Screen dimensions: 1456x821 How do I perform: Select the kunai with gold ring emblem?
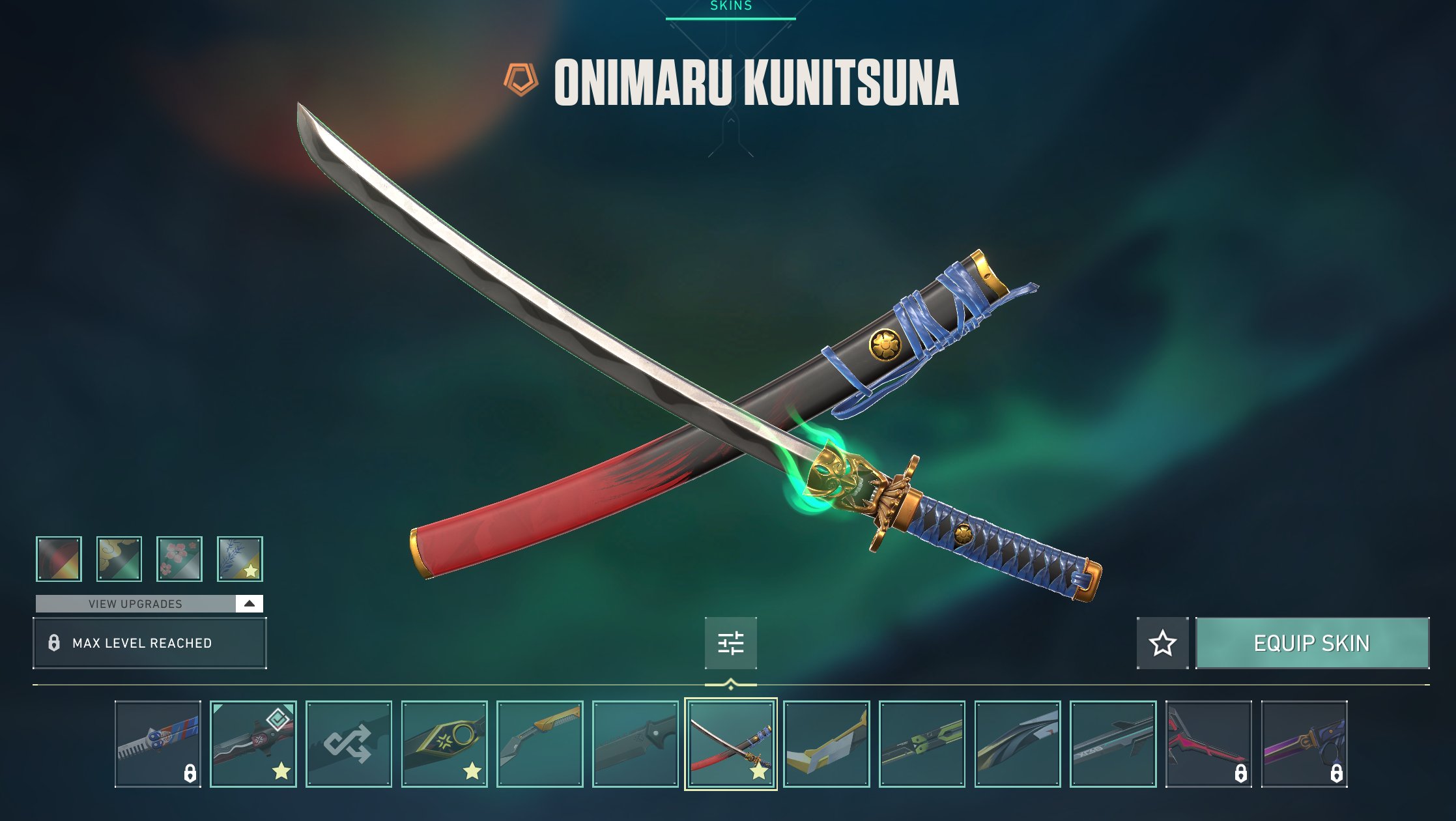click(x=444, y=743)
